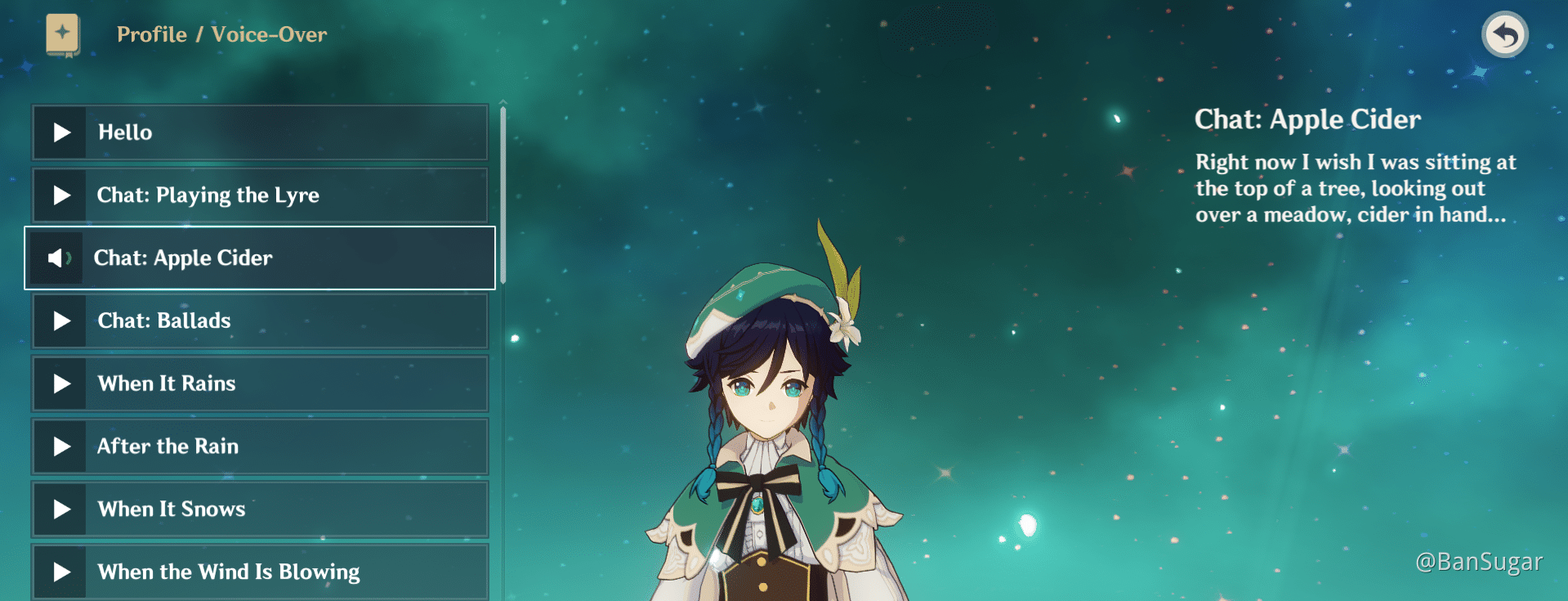Play the "When It Snows" voice line
The width and height of the screenshot is (1568, 601).
point(60,508)
